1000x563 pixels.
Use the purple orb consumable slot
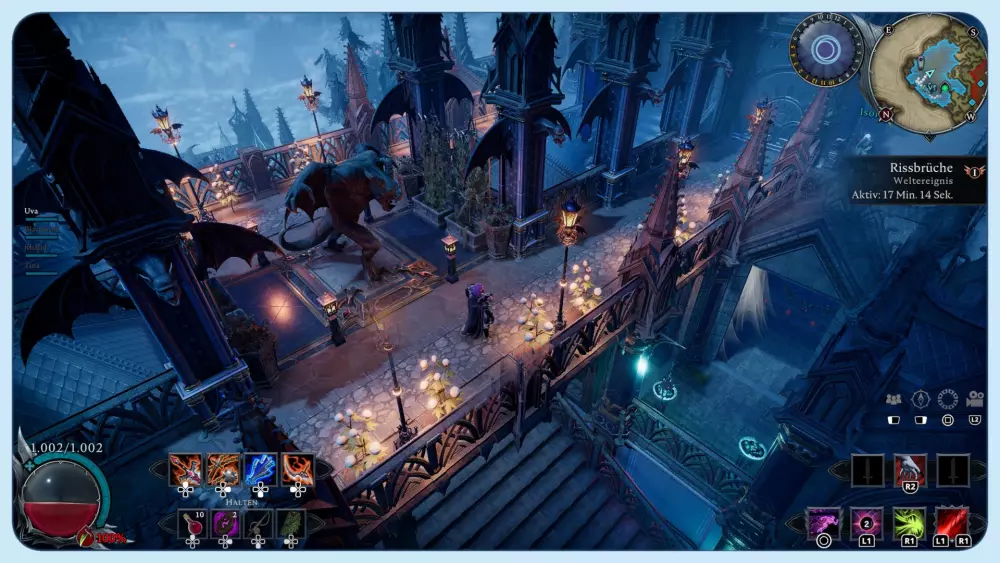coord(225,523)
